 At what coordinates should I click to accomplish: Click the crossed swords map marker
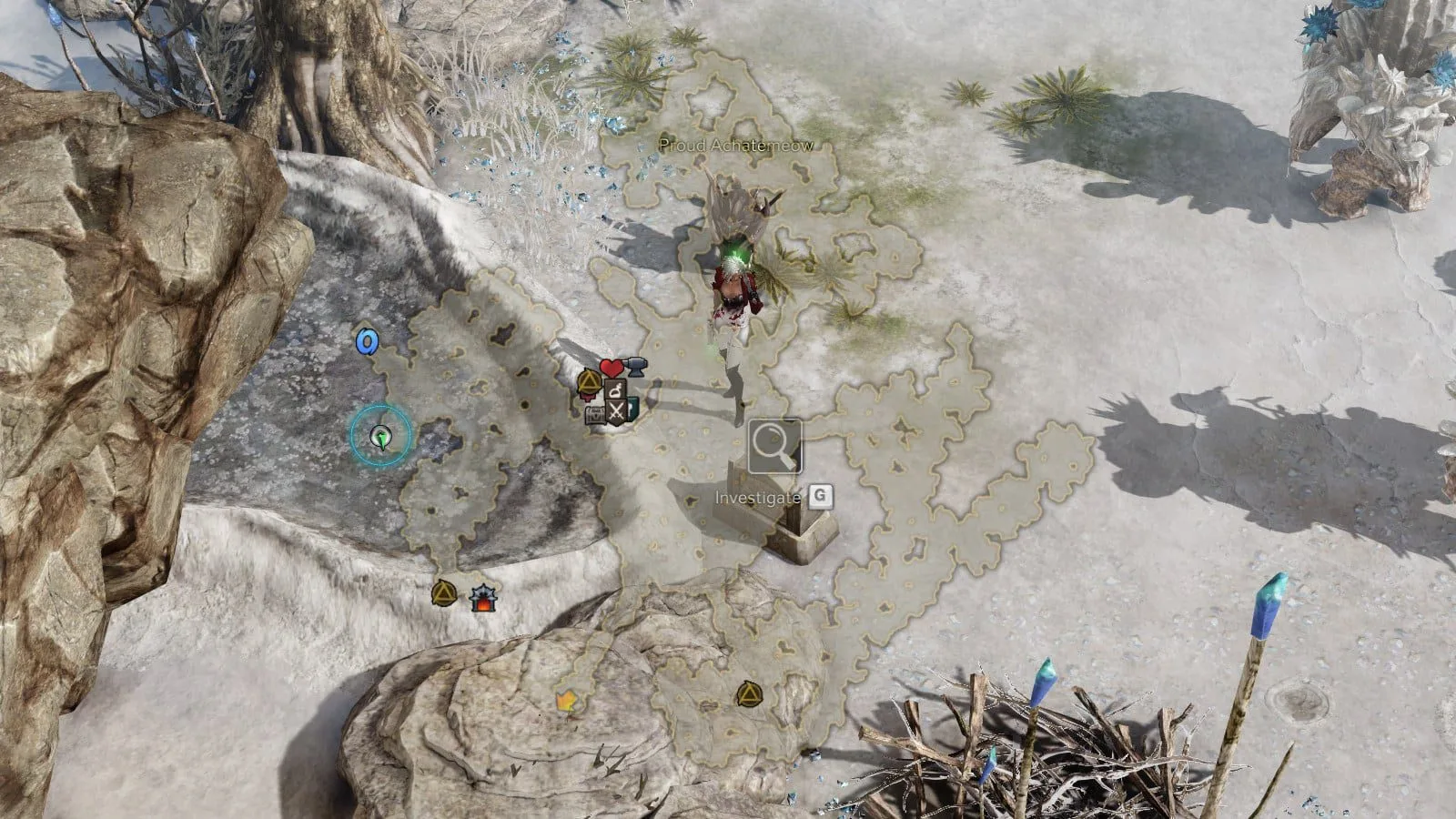click(x=617, y=412)
